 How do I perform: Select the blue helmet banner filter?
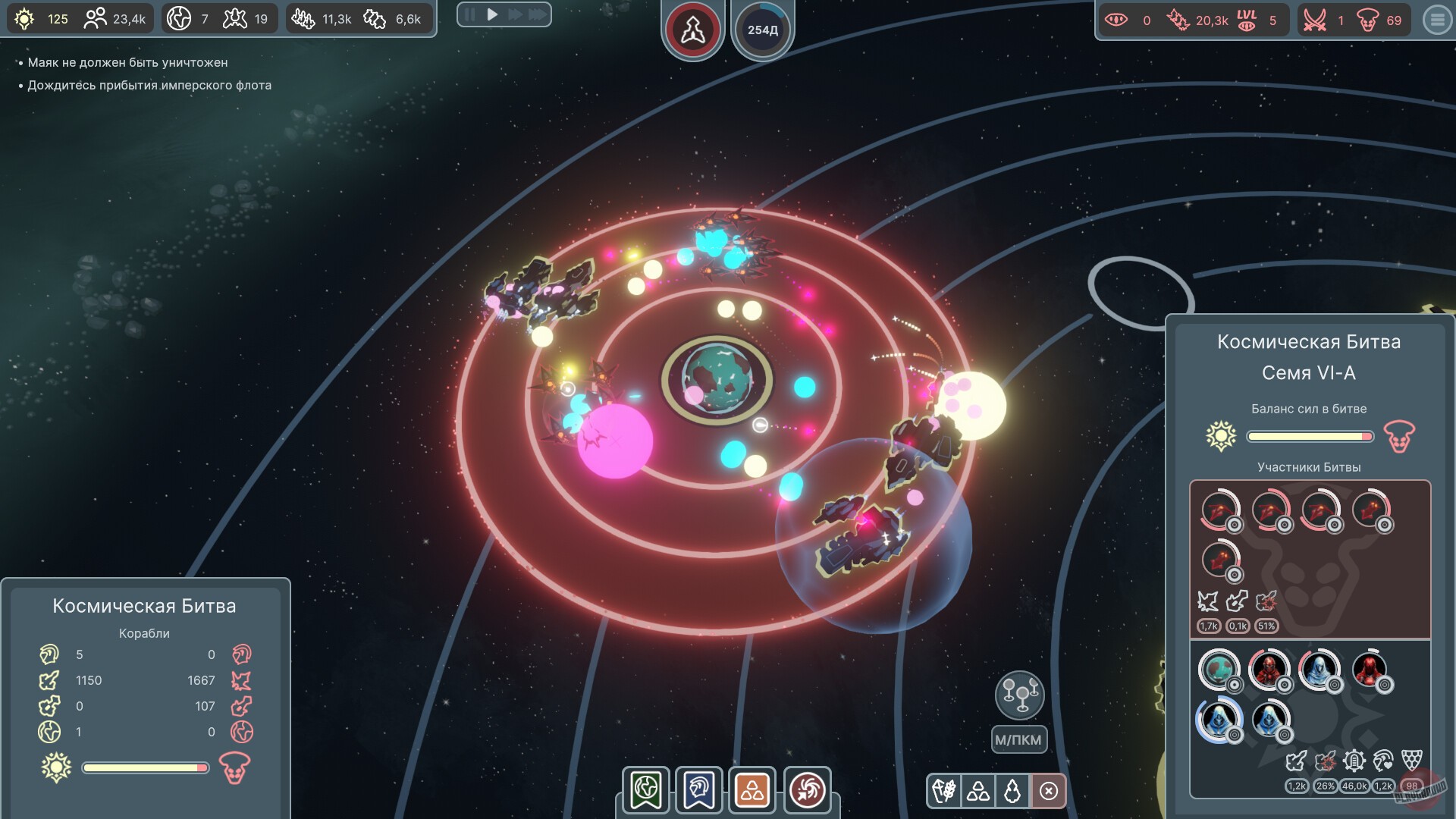coord(698,790)
